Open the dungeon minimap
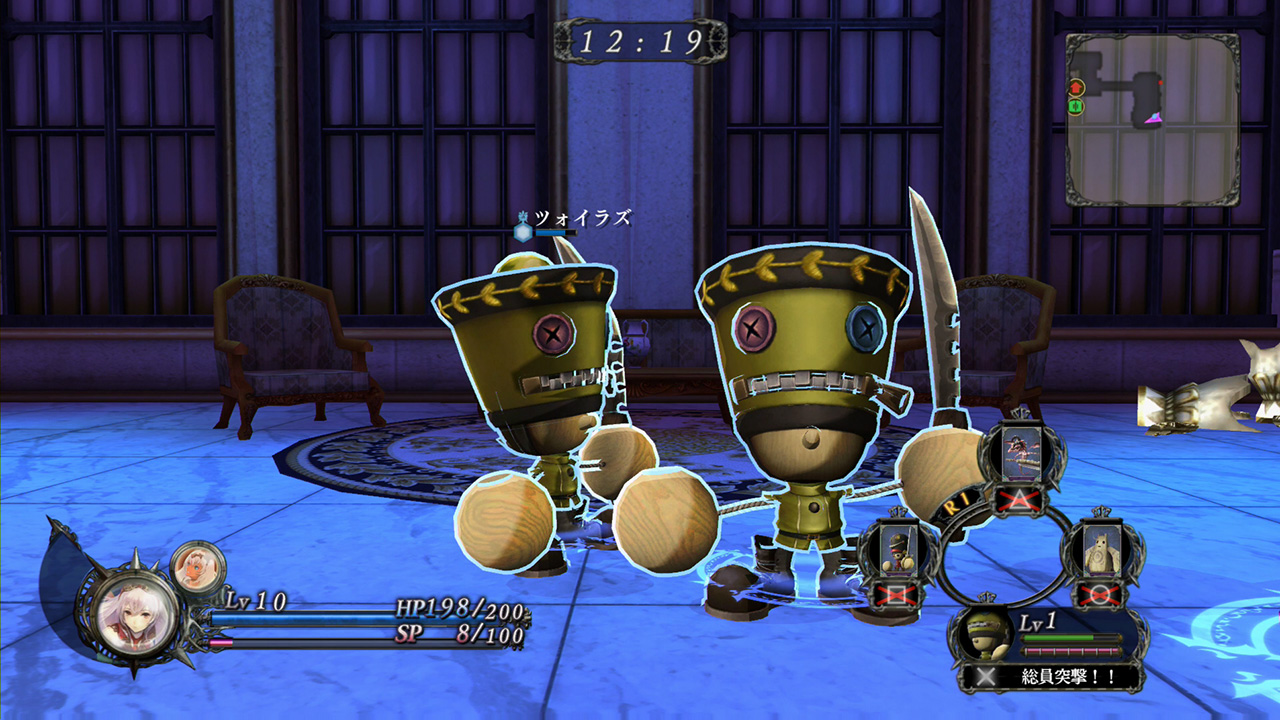The width and height of the screenshot is (1280, 720). 1152,118
